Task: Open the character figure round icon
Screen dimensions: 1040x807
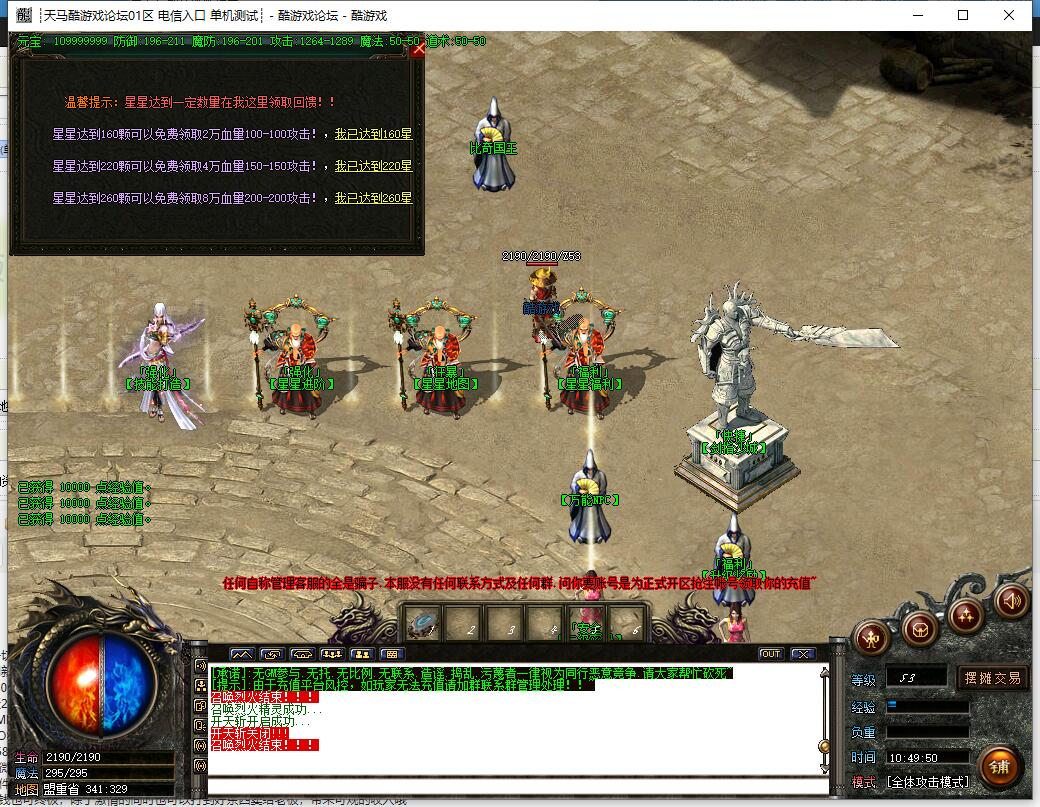Action: coord(871,637)
